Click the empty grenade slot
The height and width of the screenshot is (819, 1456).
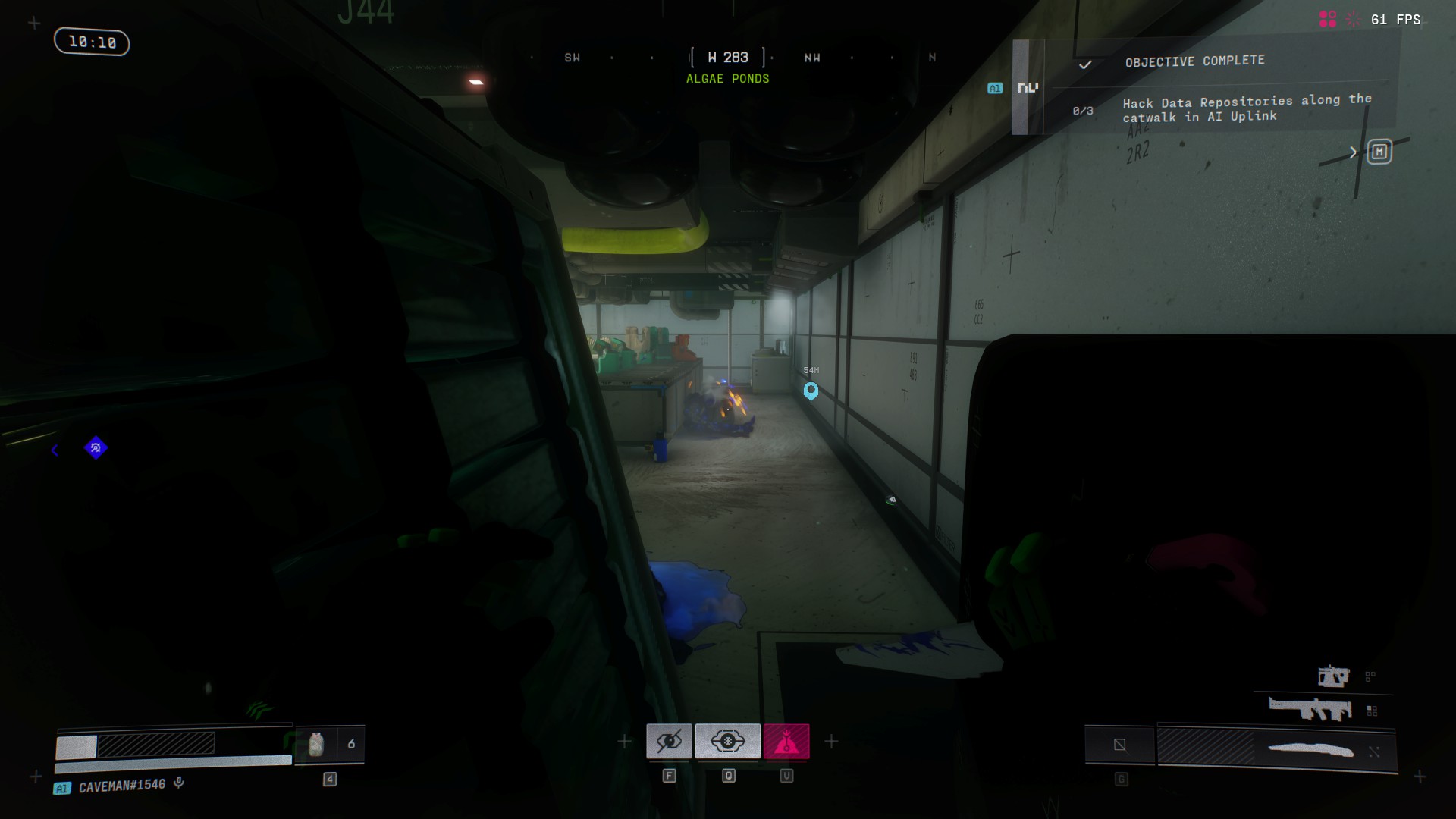(x=1119, y=745)
